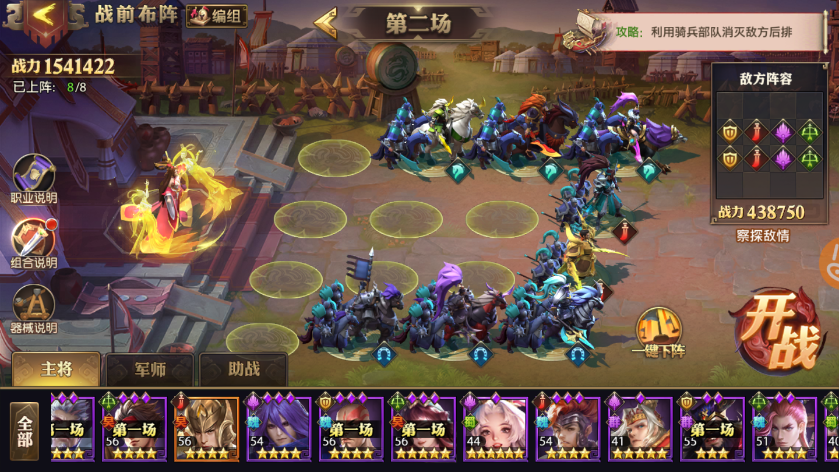This screenshot has width=839, height=472.
Task: Switch to the 军师 tab
Action: point(149,369)
